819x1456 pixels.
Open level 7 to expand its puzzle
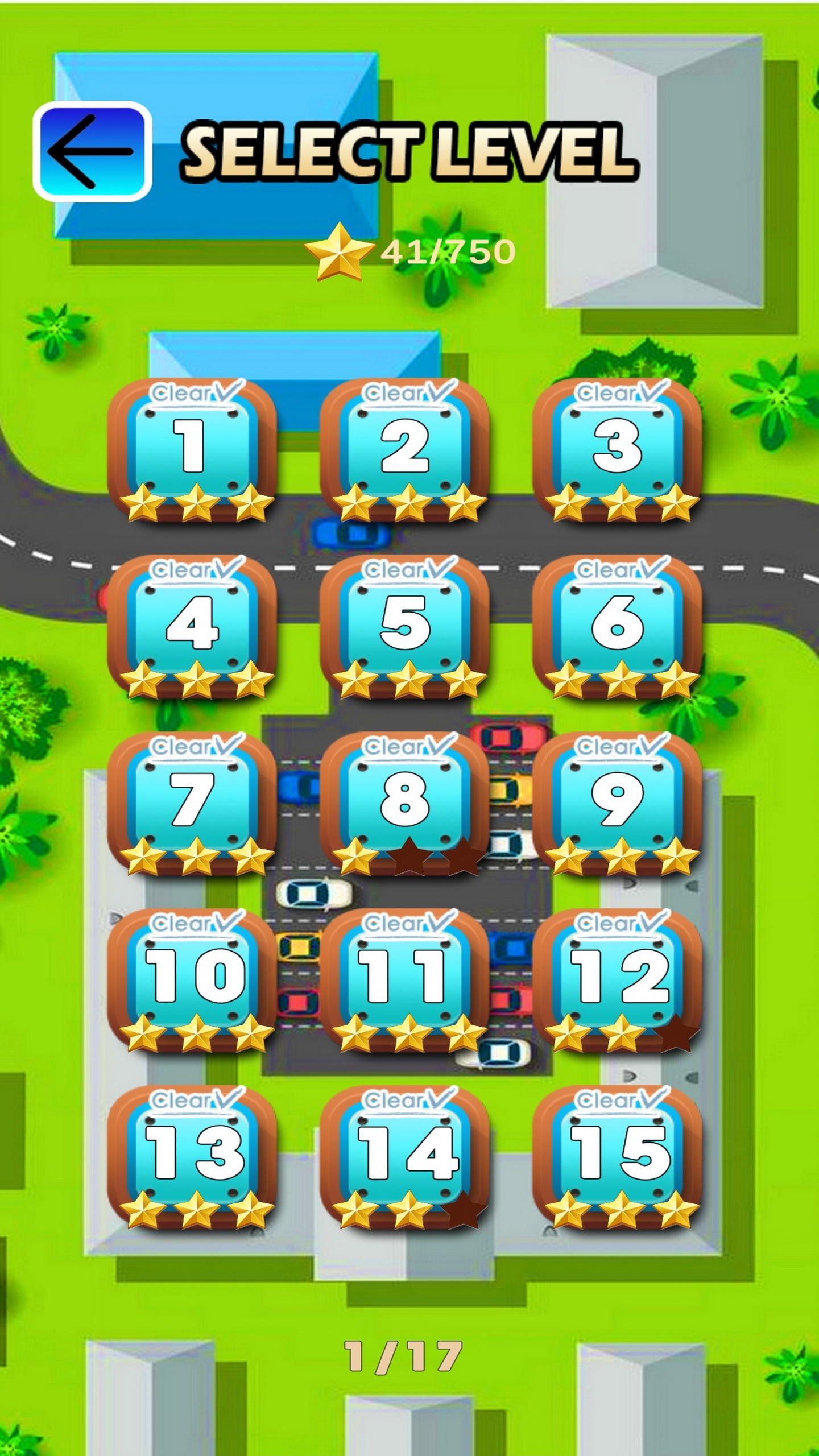pos(193,808)
